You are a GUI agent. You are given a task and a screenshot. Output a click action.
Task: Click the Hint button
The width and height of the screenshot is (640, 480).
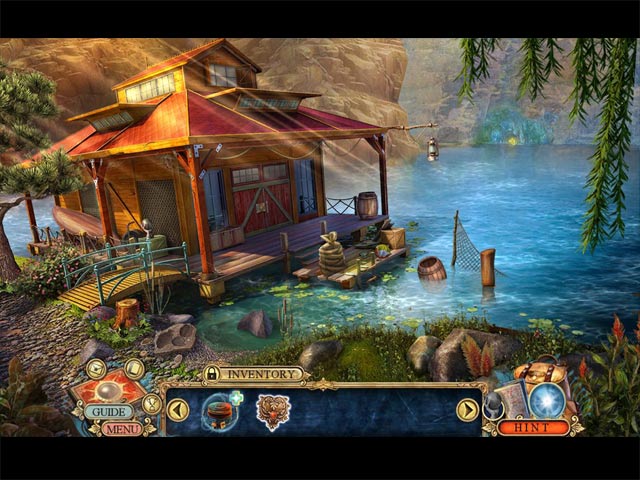pyautogui.click(x=533, y=427)
